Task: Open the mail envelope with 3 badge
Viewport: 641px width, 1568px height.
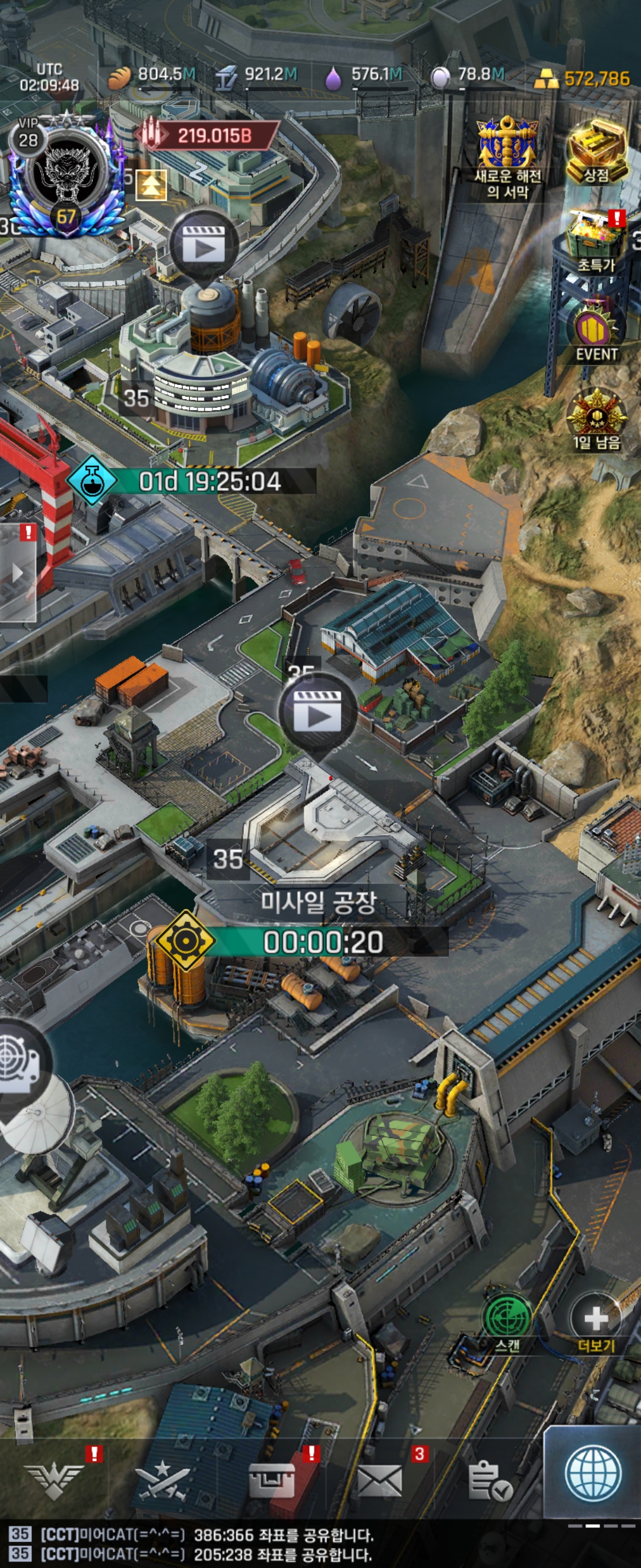Action: click(379, 1480)
